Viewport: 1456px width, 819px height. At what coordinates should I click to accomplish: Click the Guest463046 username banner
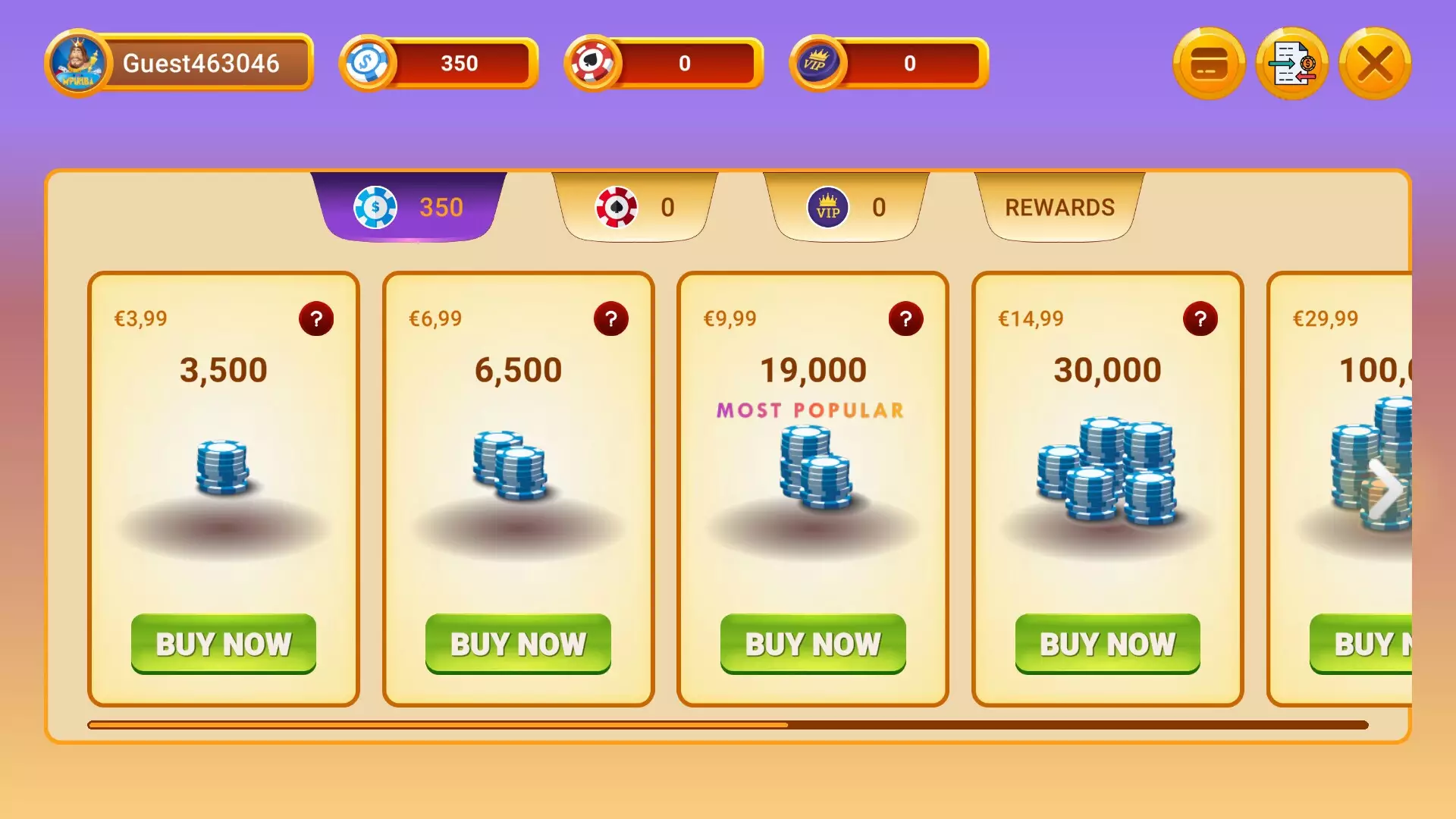point(205,64)
